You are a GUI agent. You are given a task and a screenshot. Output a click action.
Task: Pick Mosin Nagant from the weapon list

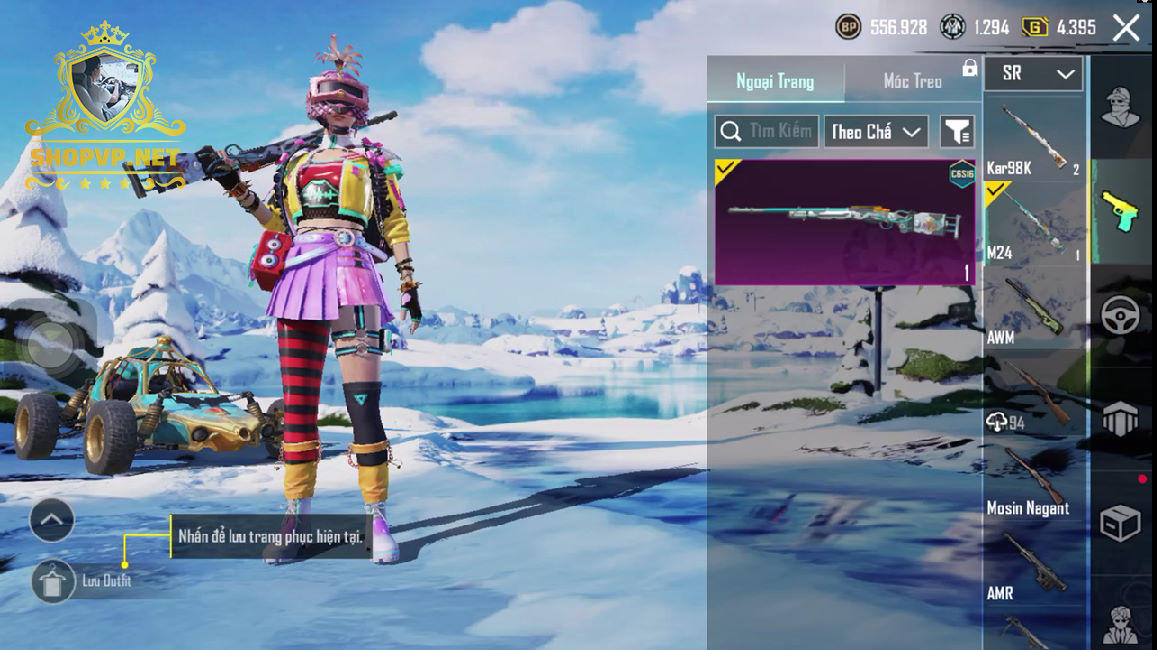(x=1033, y=480)
